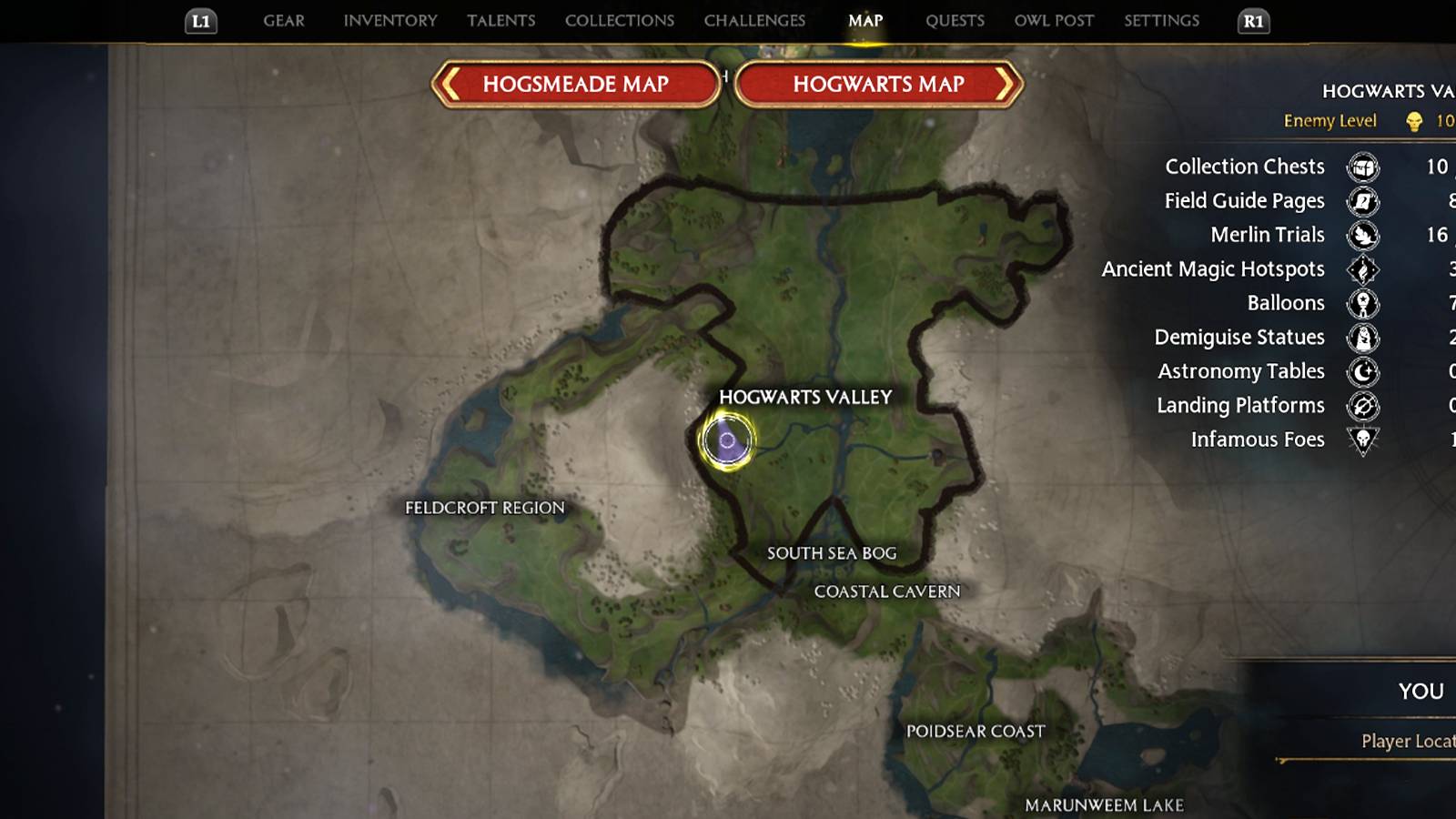The height and width of the screenshot is (819, 1456).
Task: Select the Balloons icon
Action: [x=1360, y=303]
